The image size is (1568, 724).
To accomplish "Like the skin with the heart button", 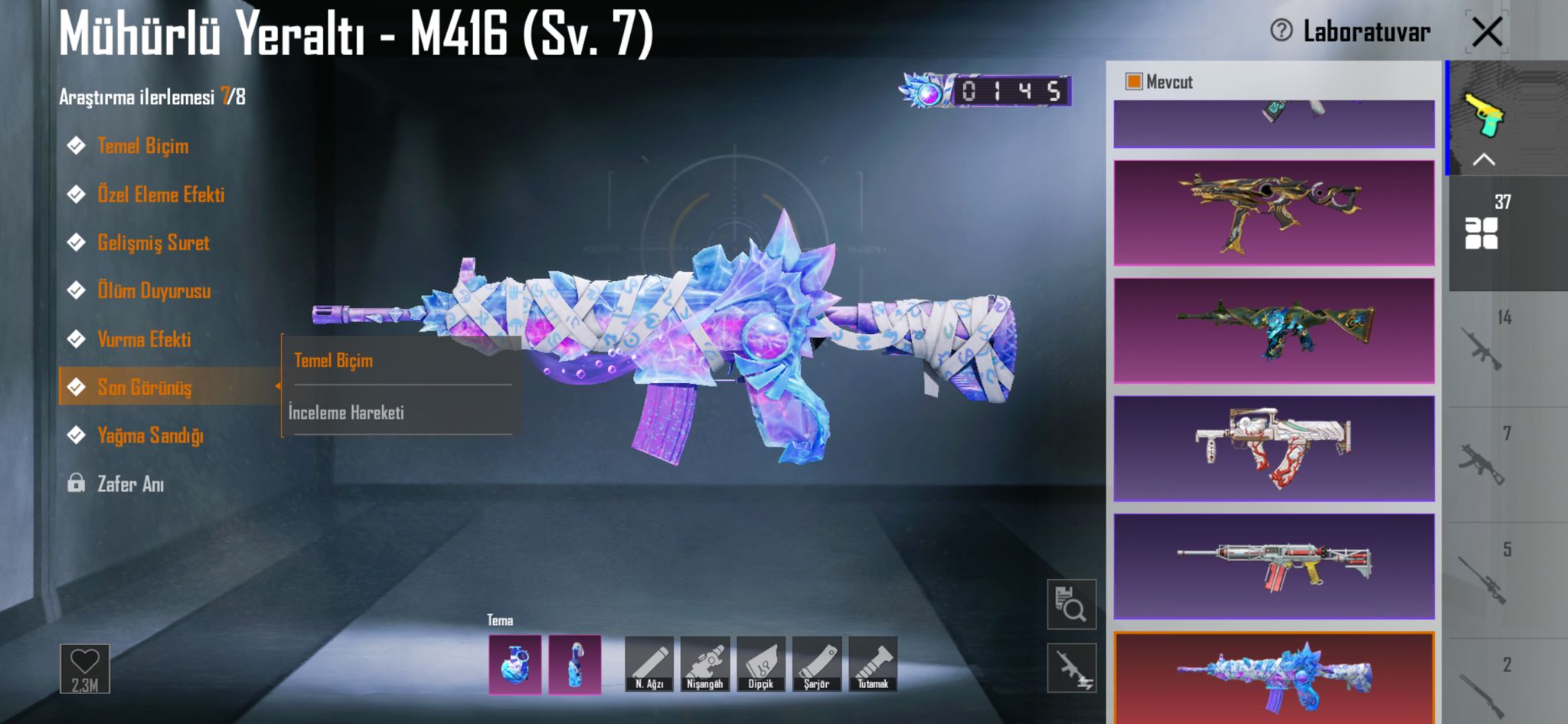I will pos(85,668).
